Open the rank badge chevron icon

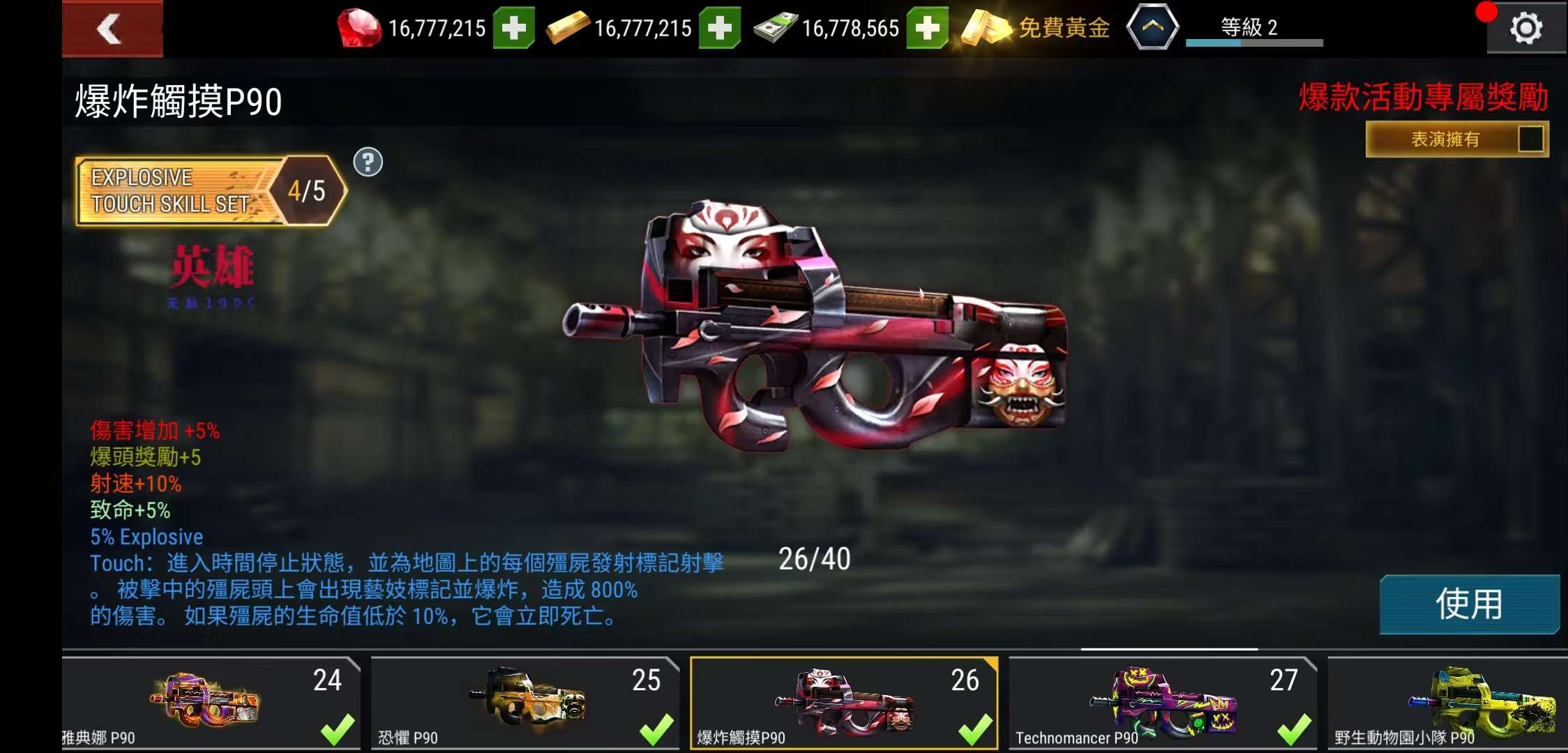pyautogui.click(x=1152, y=28)
